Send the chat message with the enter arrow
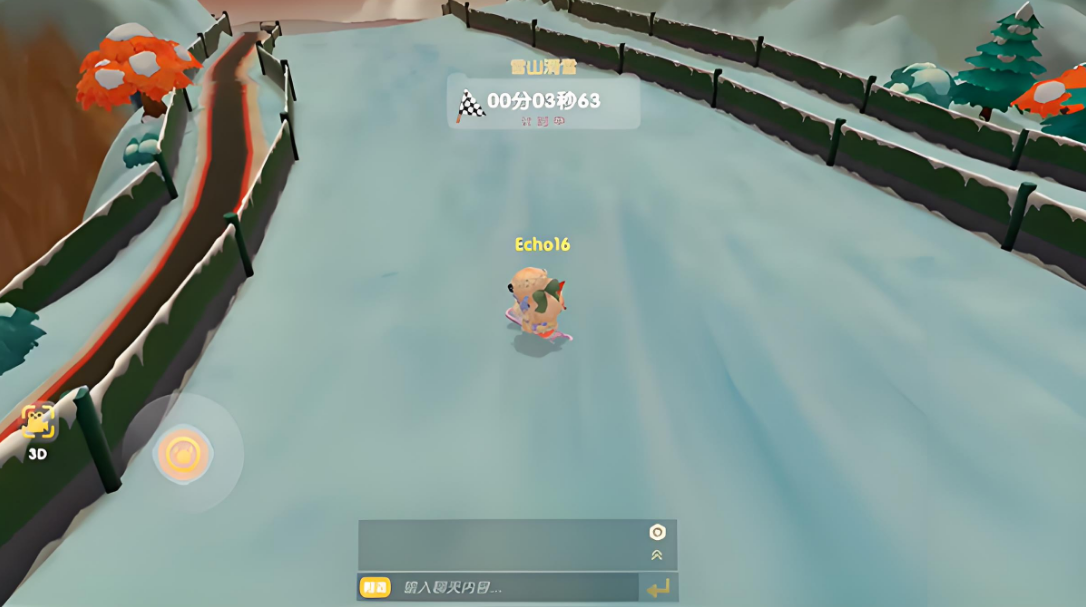This screenshot has height=607, width=1086. 658,588
